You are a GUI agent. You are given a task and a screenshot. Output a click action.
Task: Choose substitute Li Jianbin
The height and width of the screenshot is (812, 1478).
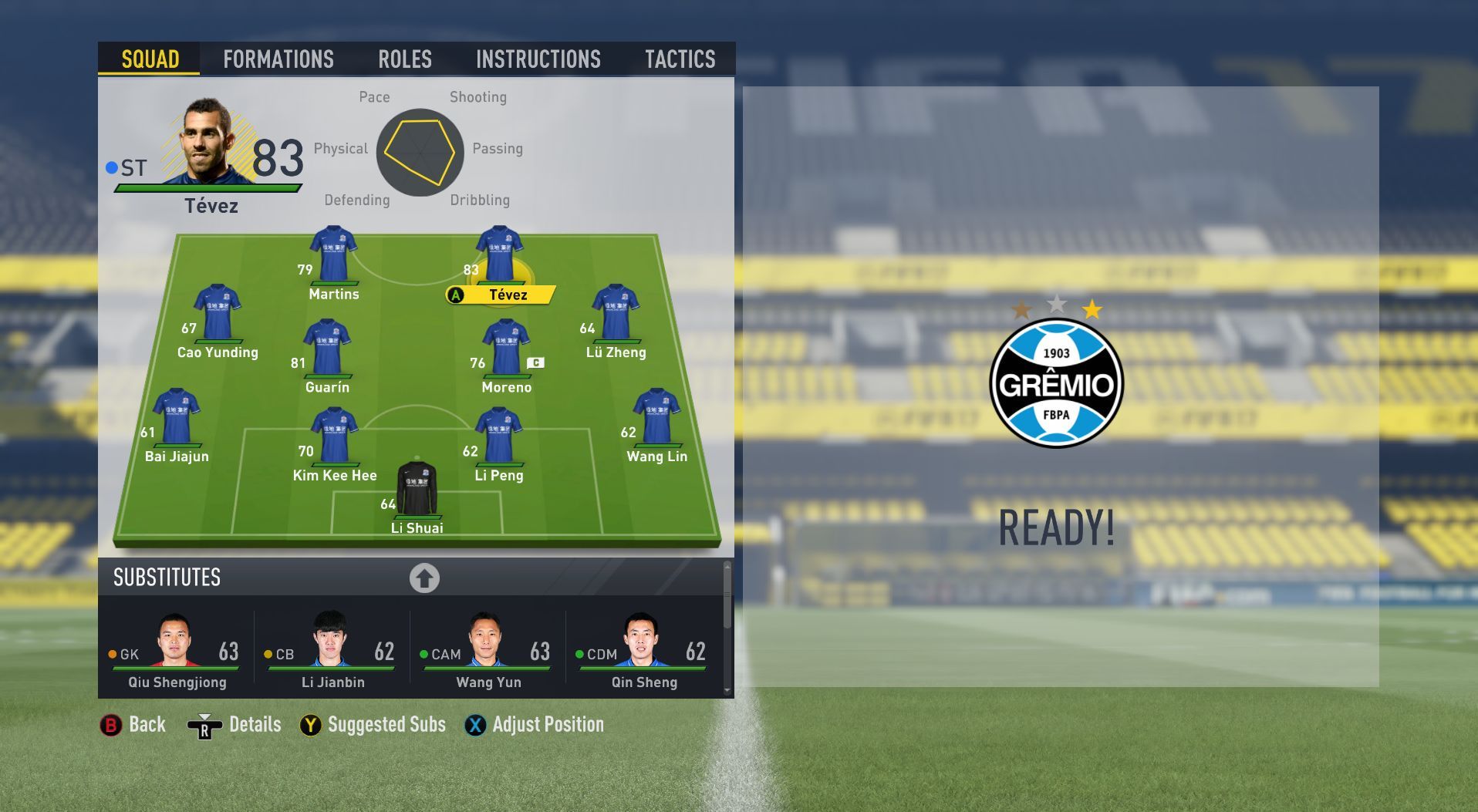pyautogui.click(x=332, y=652)
